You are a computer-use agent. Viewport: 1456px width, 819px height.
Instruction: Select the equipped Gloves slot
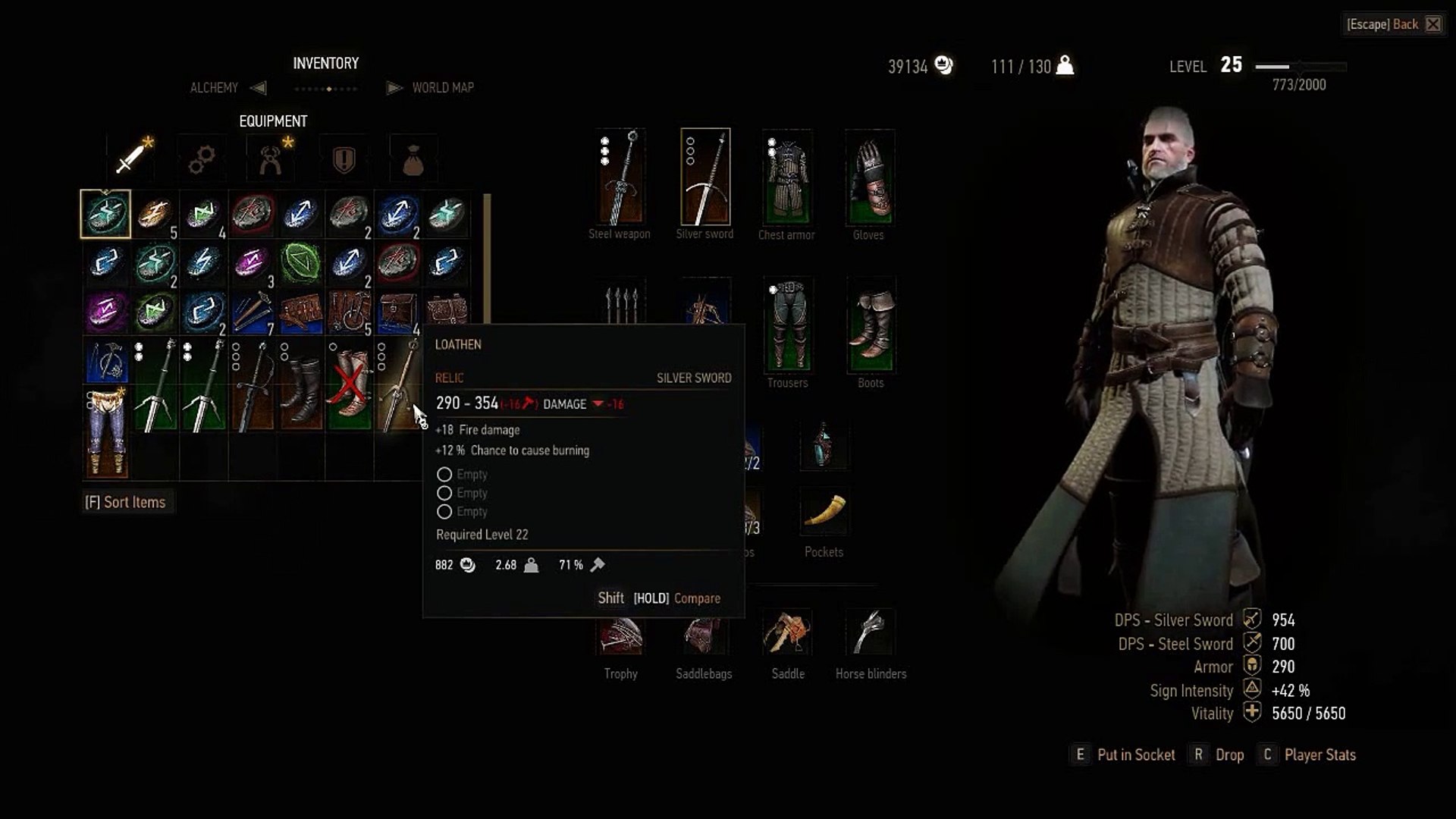click(x=870, y=178)
